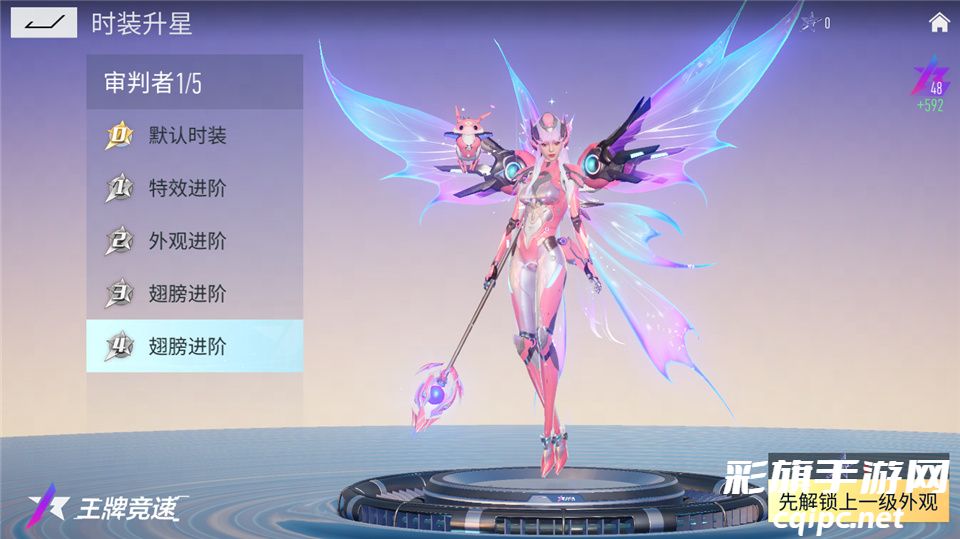The image size is (960, 539).
Task: Select the 外观进阶 star-2 entry
Action: (x=194, y=241)
